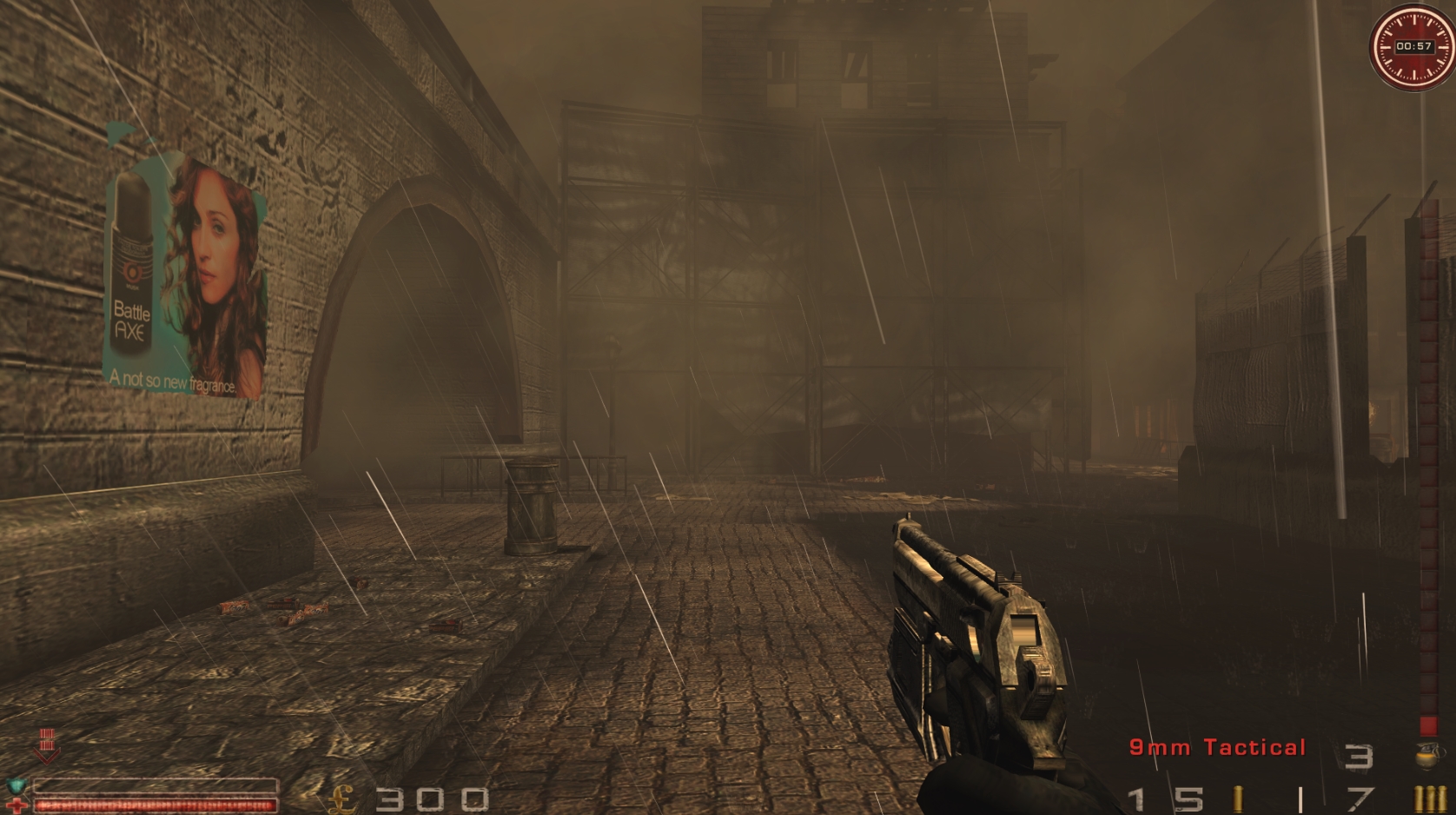The height and width of the screenshot is (815, 1456).
Task: Select the shield armor icon
Action: coord(16,785)
